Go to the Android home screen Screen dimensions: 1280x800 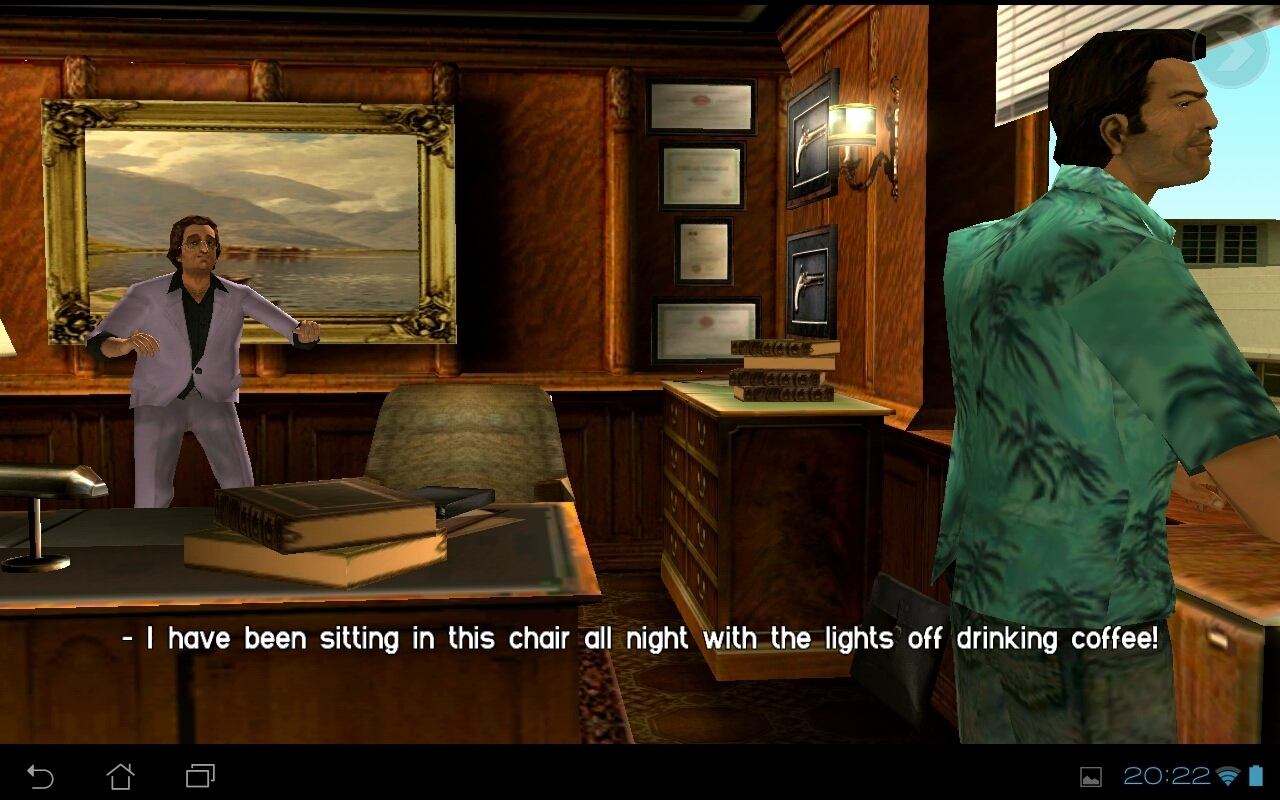coord(120,776)
